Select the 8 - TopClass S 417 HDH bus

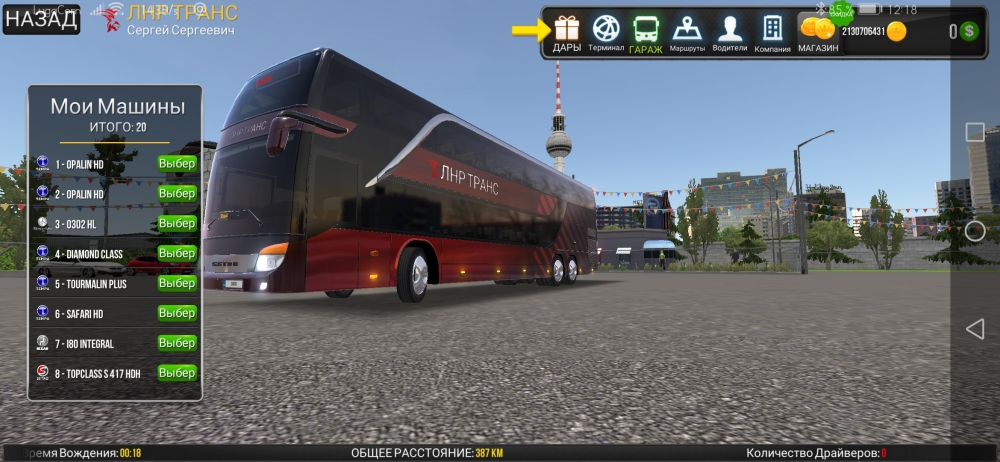tap(177, 373)
